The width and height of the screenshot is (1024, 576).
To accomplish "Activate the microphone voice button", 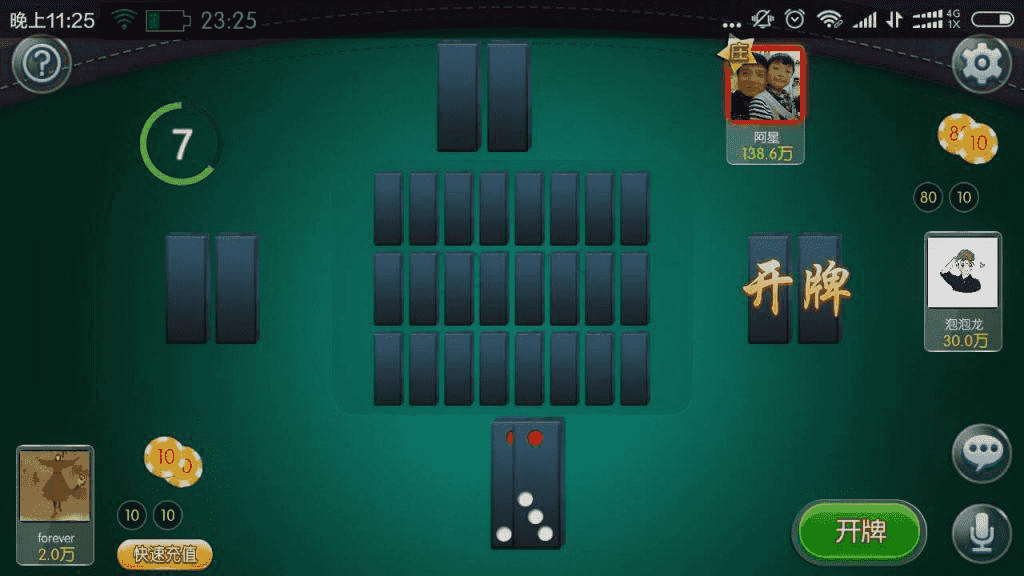I will click(981, 532).
